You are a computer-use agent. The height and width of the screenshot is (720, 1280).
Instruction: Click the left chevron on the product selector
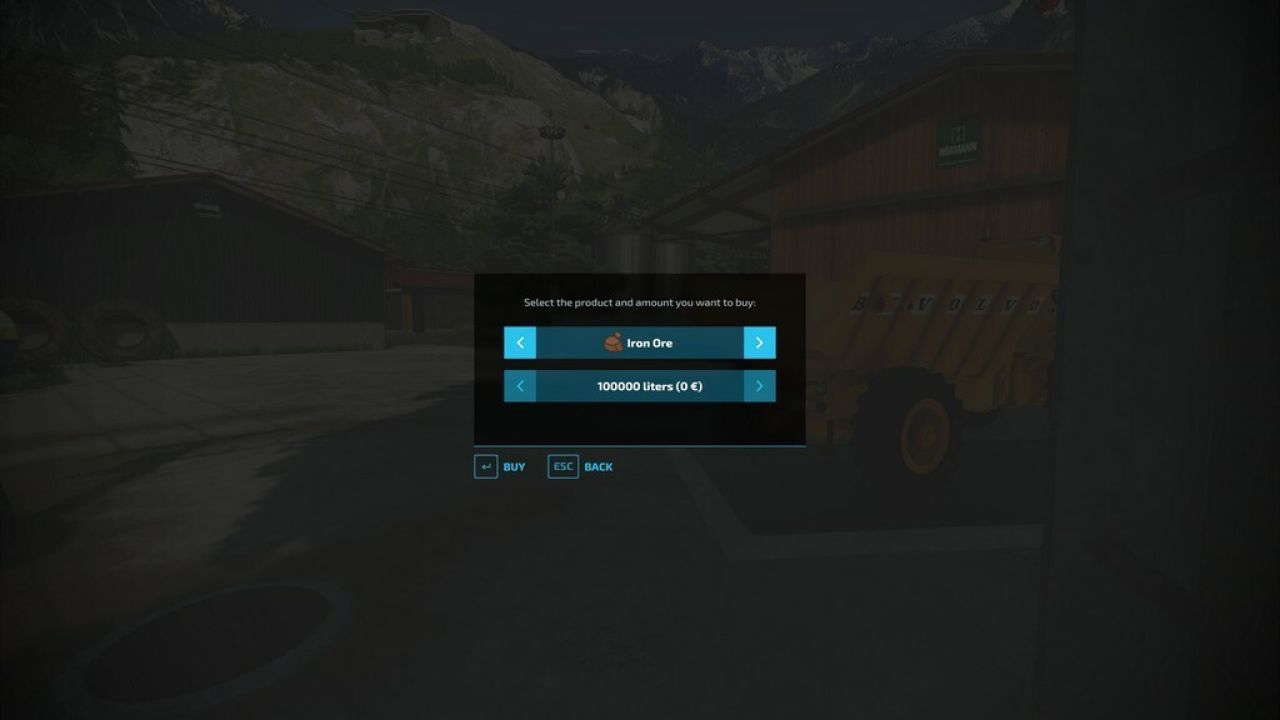pyautogui.click(x=519, y=342)
